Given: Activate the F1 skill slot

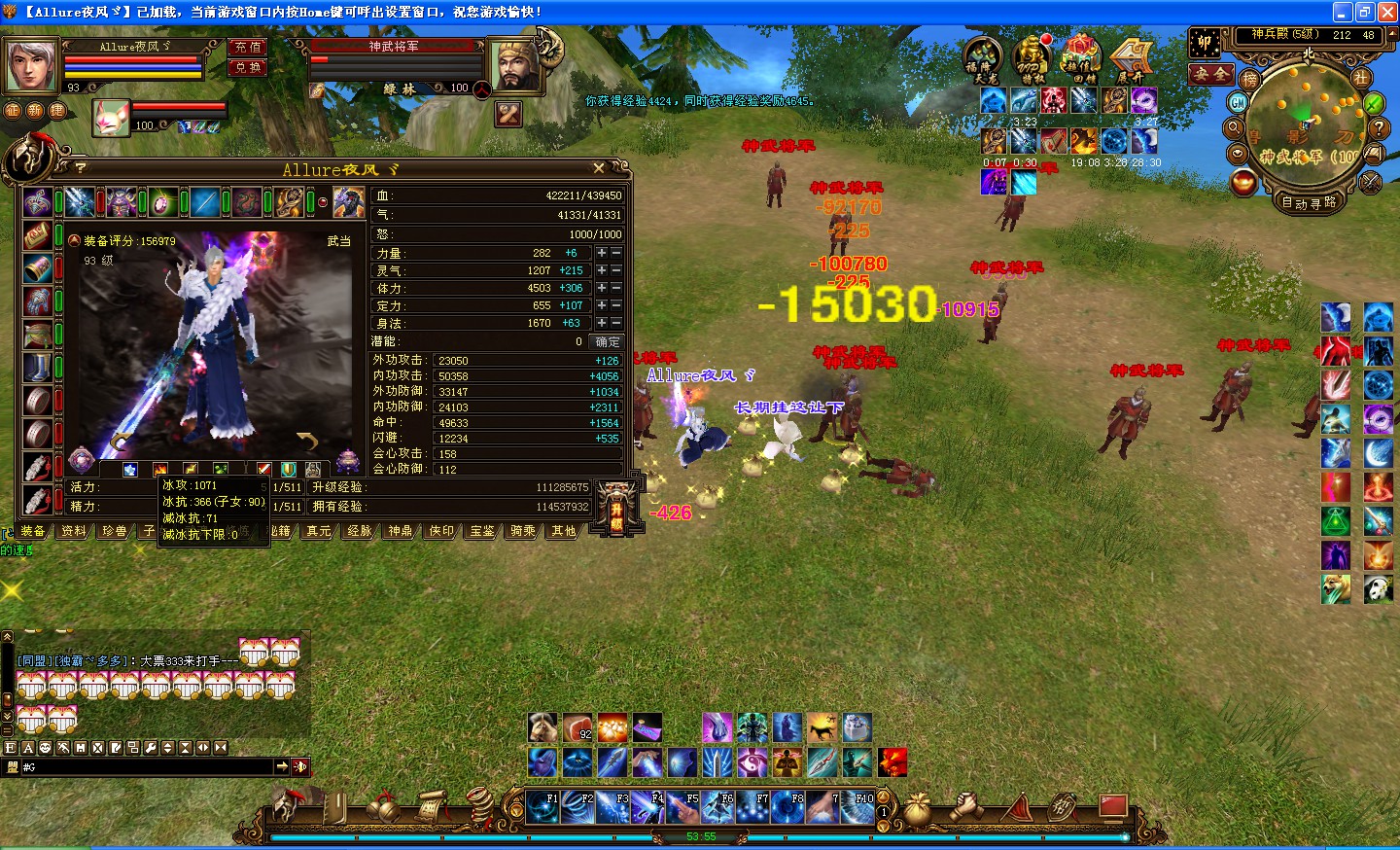Looking at the screenshot, I should 542,808.
